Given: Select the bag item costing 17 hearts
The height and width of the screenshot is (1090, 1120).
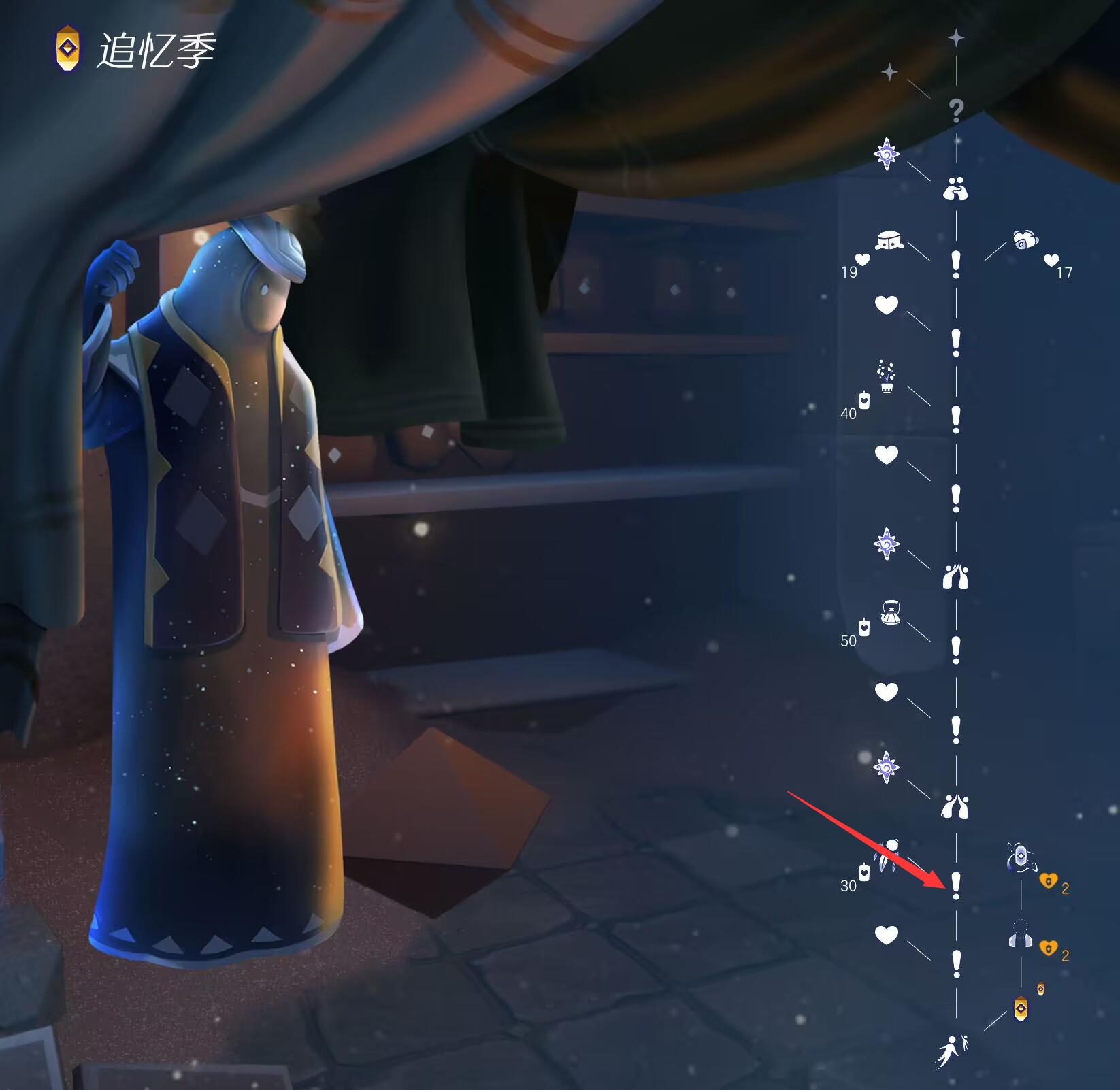Looking at the screenshot, I should click(1024, 240).
